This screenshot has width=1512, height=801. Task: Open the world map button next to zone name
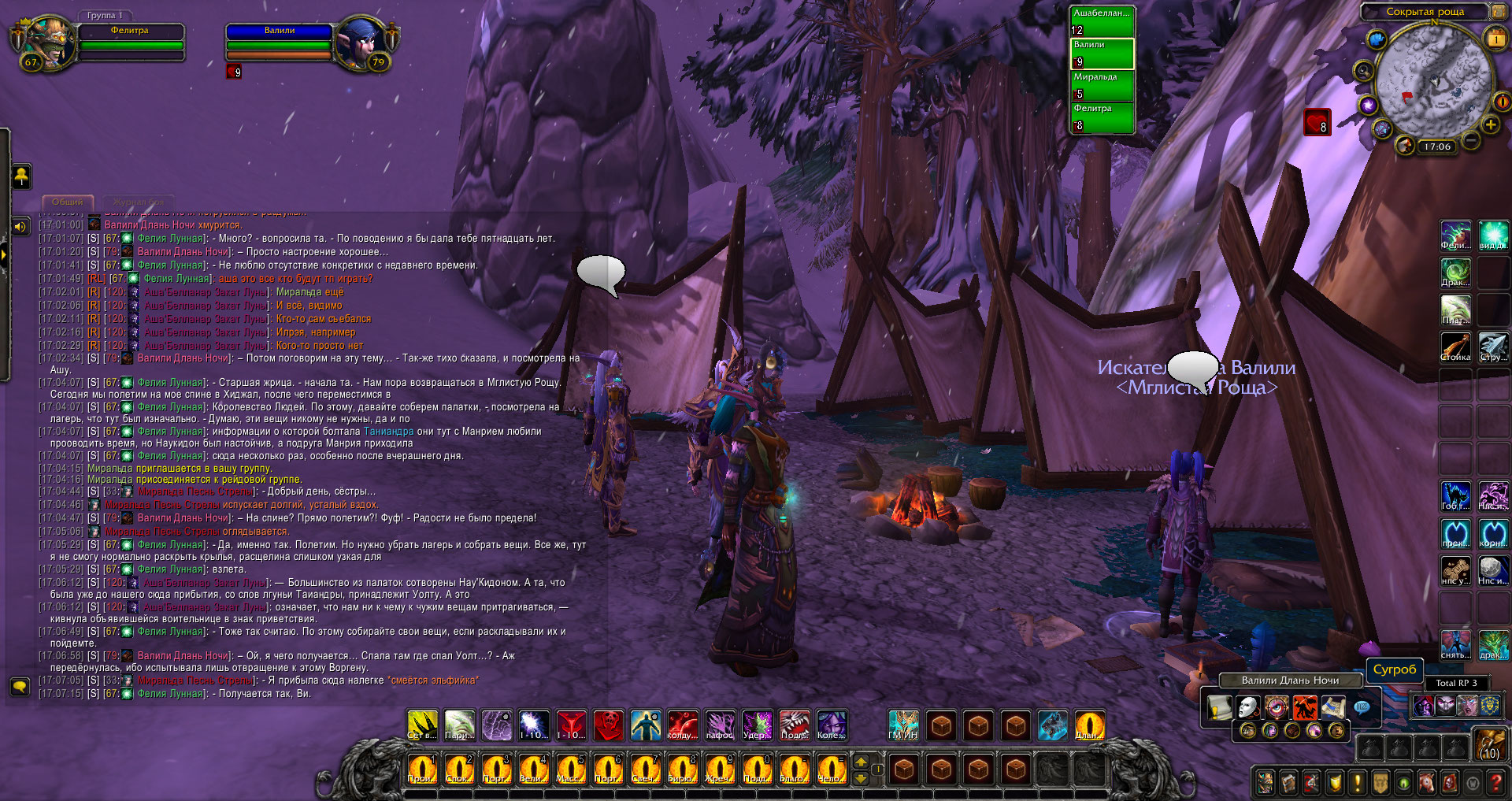[1497, 11]
